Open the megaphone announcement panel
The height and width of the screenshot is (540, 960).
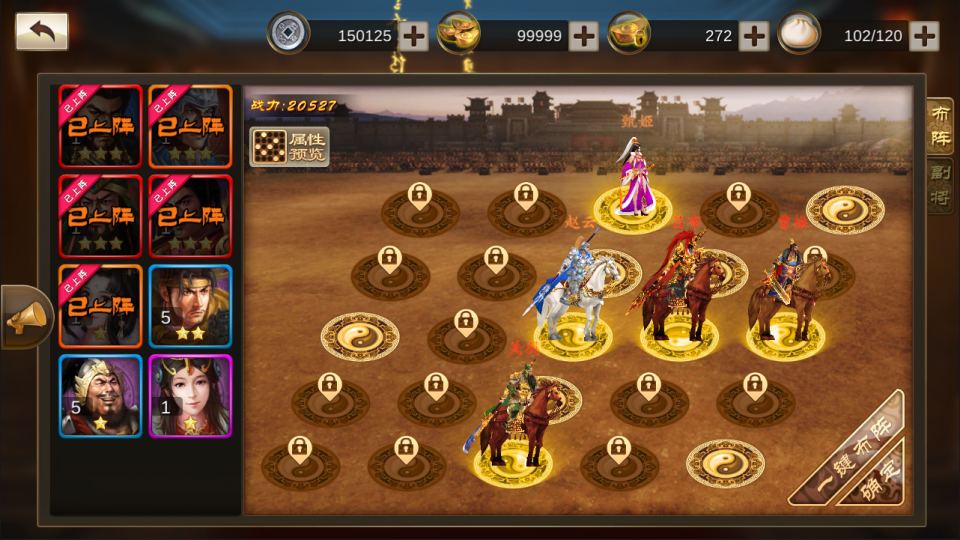24,317
